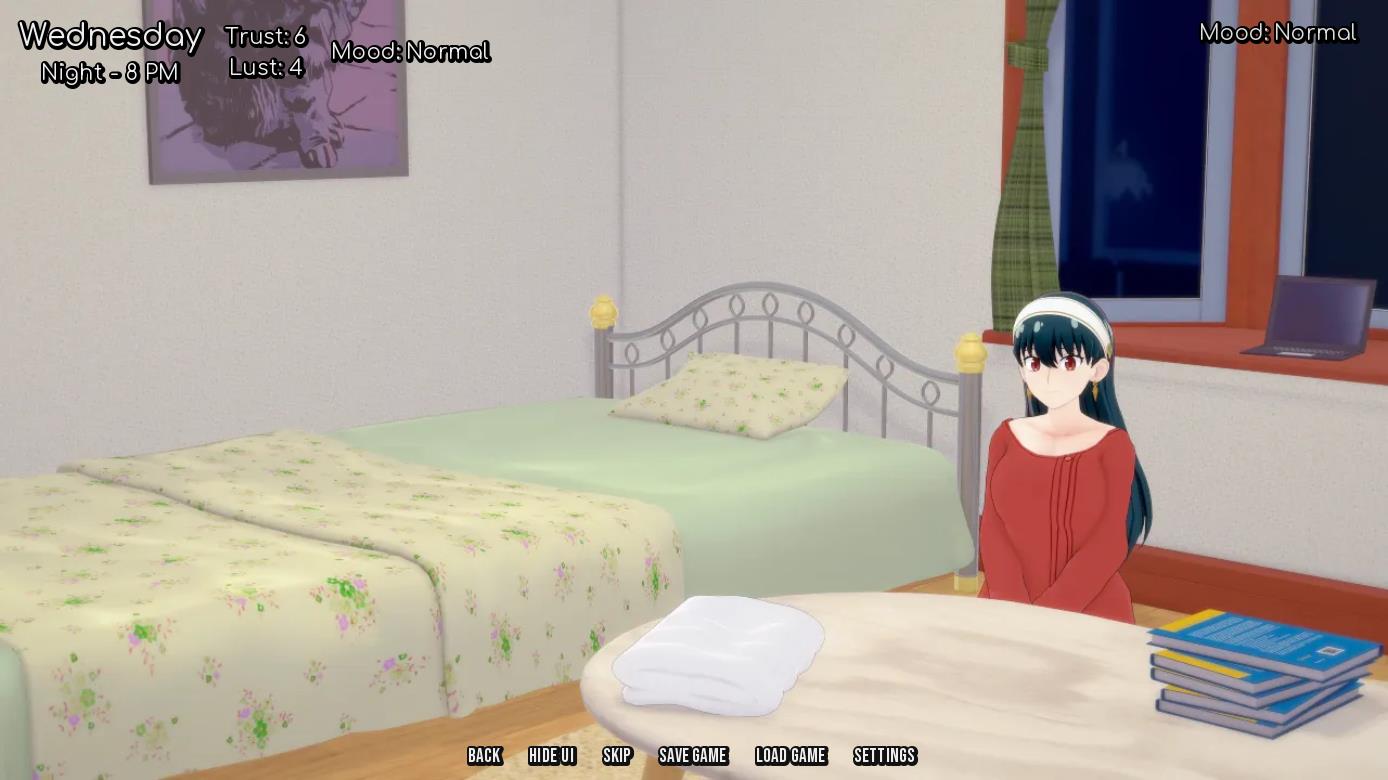Open the Save Game menu
Viewport: 1388px width, 780px height.
click(x=693, y=756)
